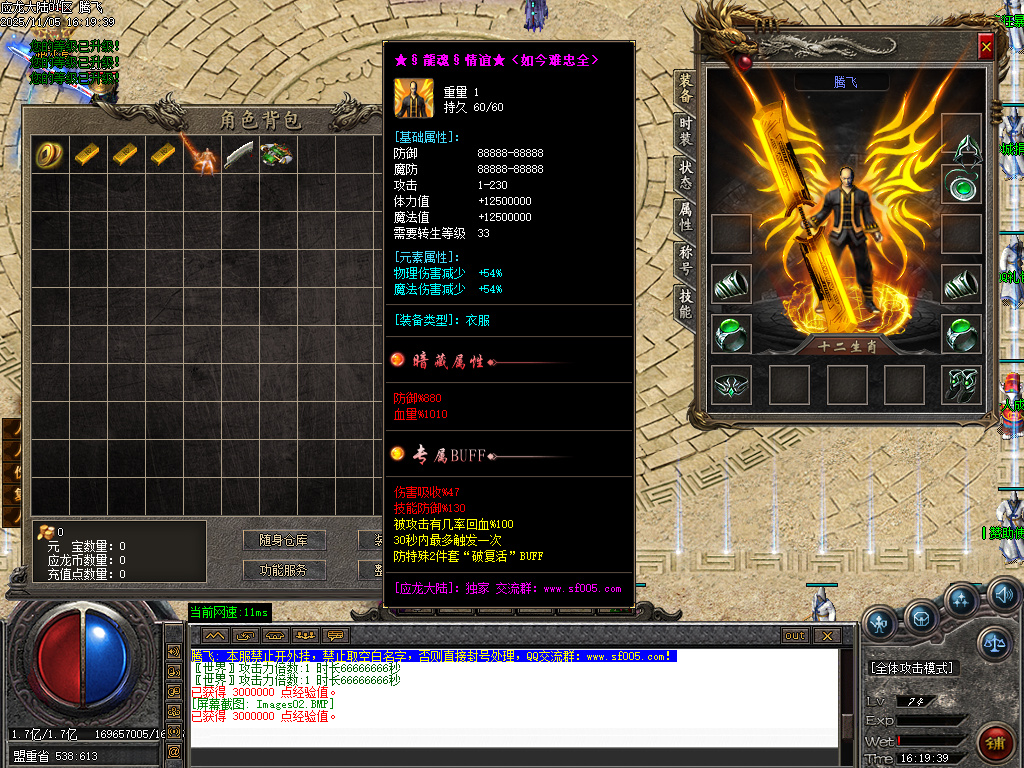Close the chat window with X

[825, 635]
